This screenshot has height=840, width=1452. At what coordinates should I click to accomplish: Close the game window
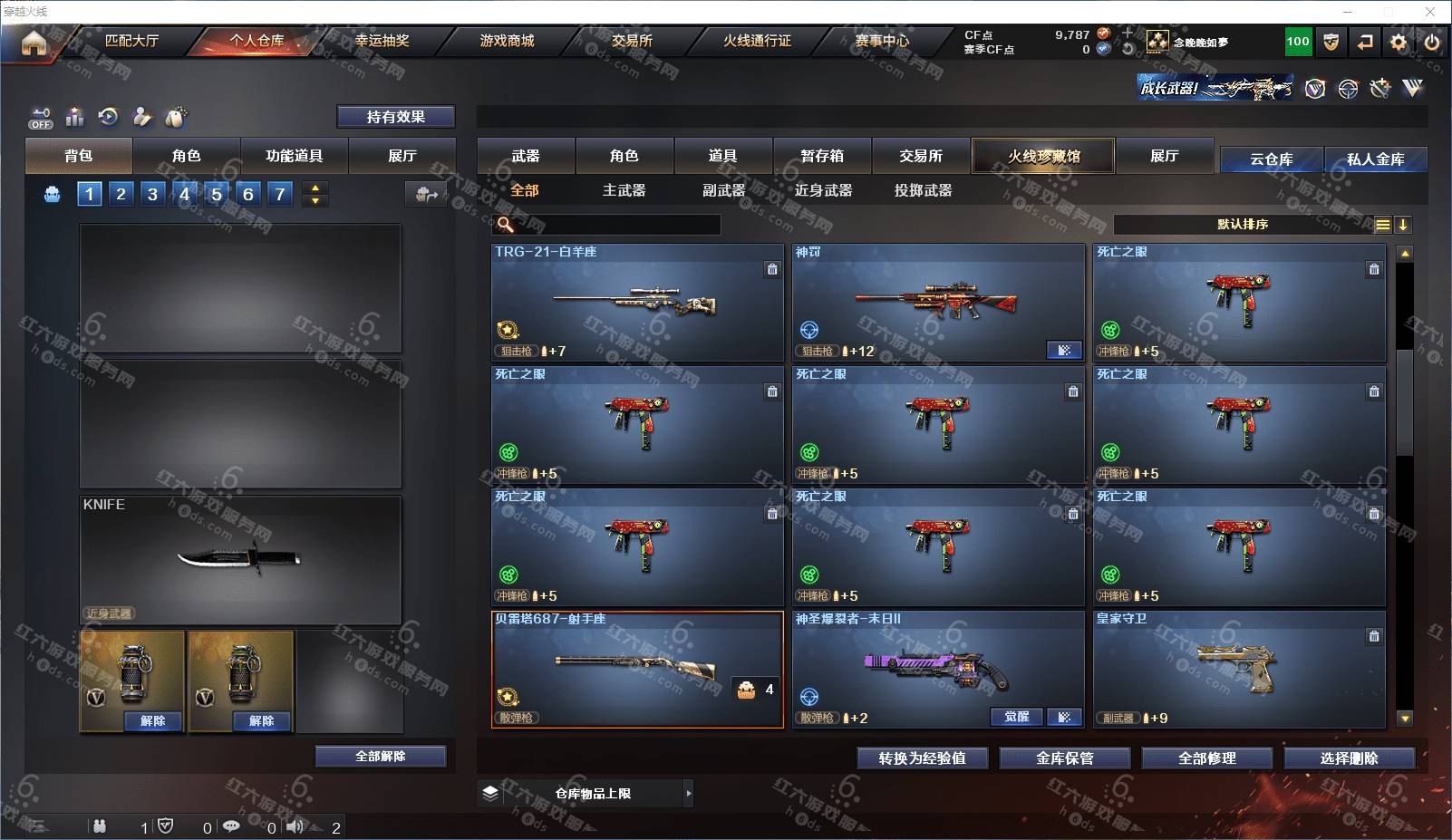pos(1430,12)
